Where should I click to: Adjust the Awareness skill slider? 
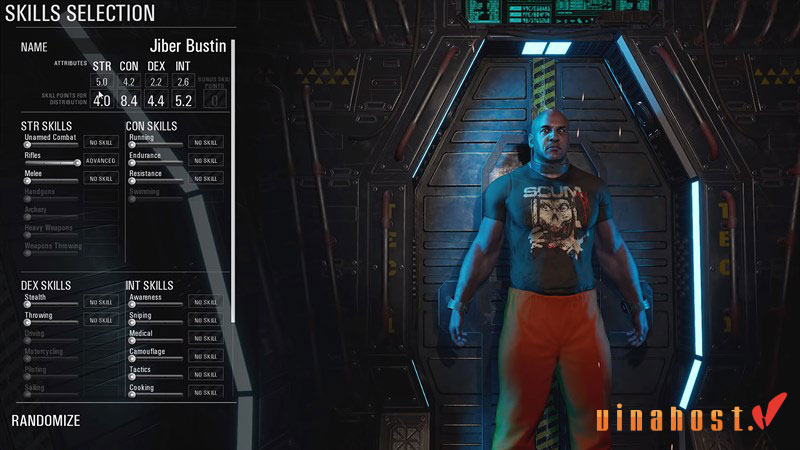pos(155,304)
